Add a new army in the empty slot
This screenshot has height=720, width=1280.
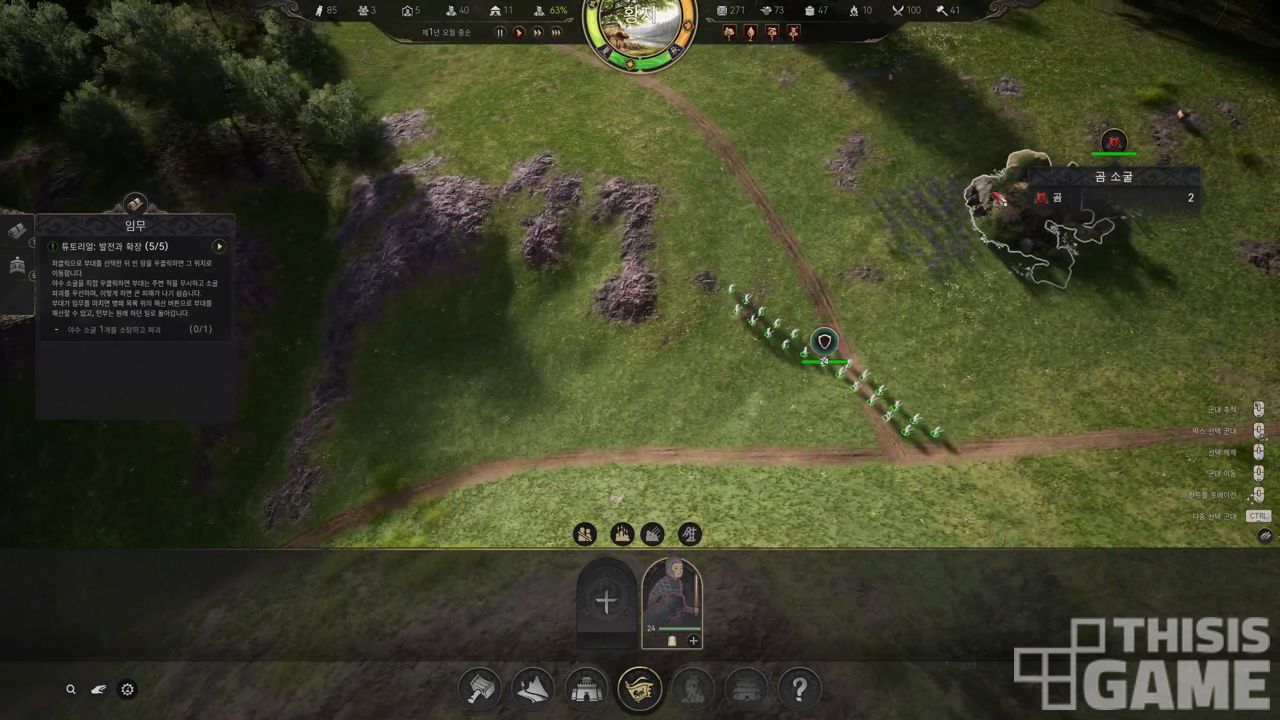(606, 601)
